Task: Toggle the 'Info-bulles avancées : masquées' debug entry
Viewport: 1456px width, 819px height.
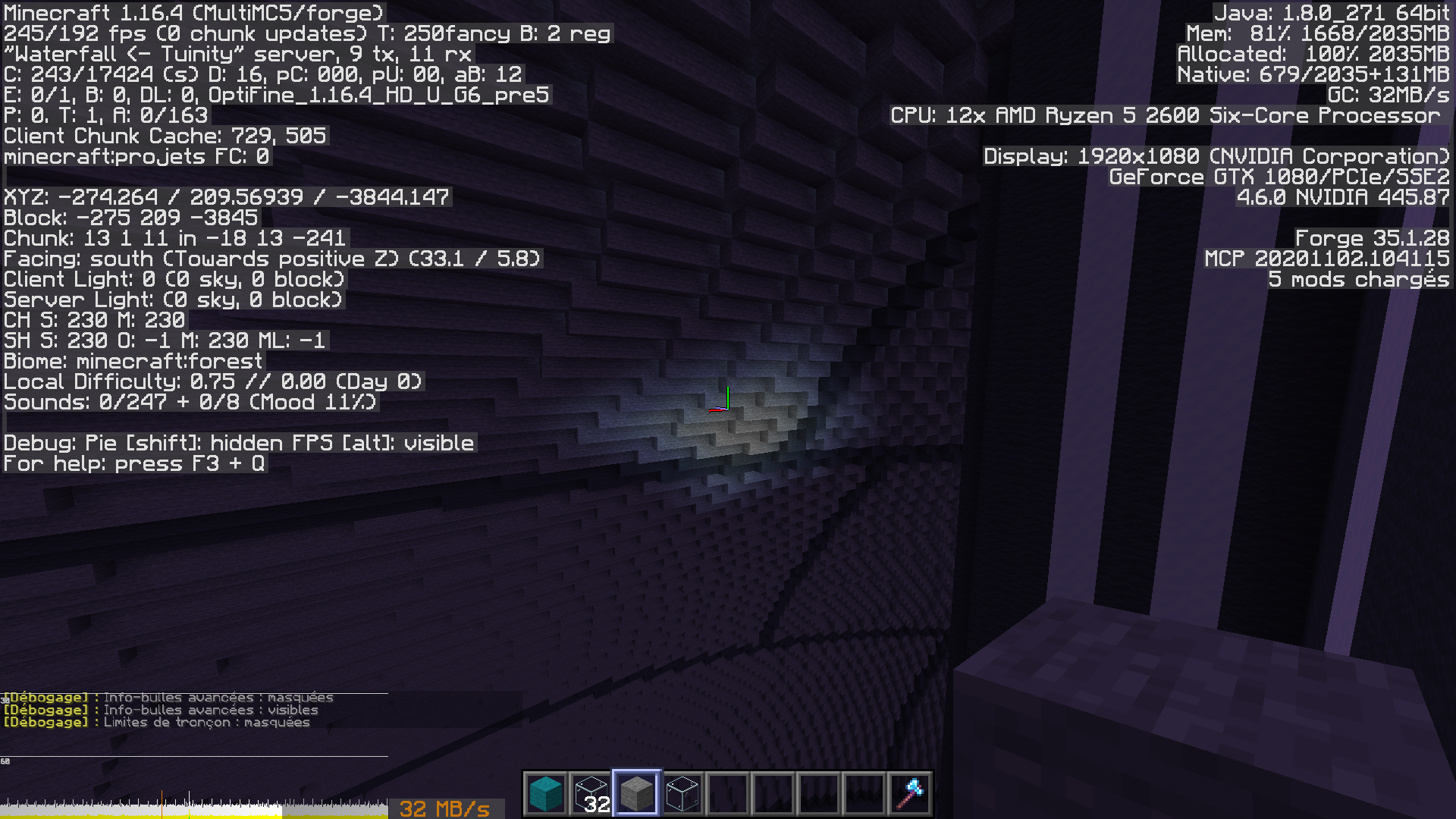Action: [x=168, y=697]
